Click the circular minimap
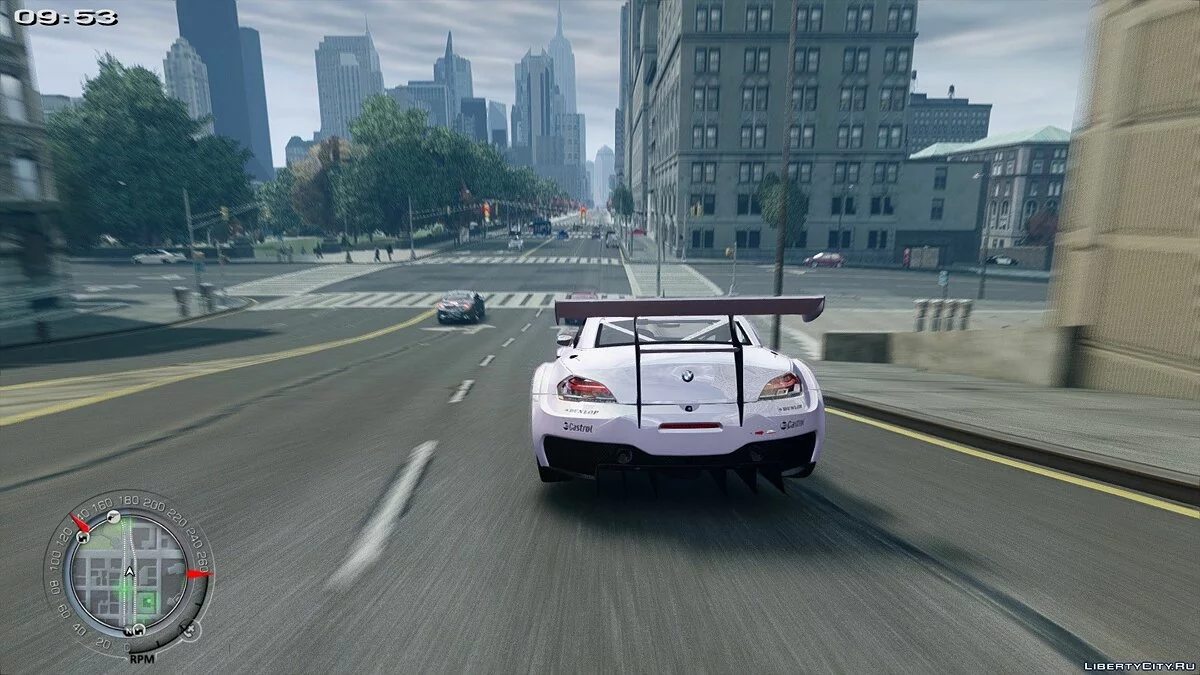 click(128, 574)
